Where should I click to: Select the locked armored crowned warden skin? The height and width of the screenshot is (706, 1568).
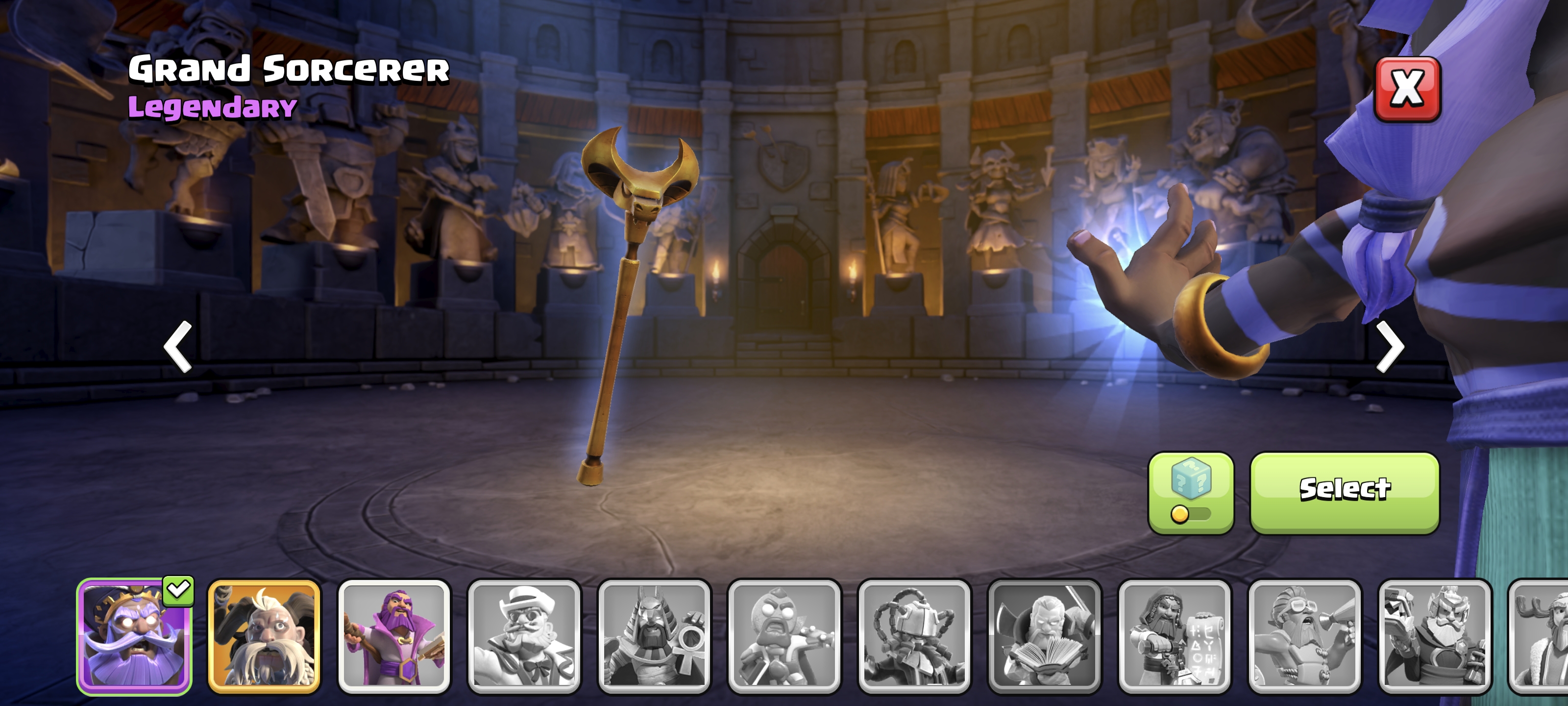(1434, 636)
